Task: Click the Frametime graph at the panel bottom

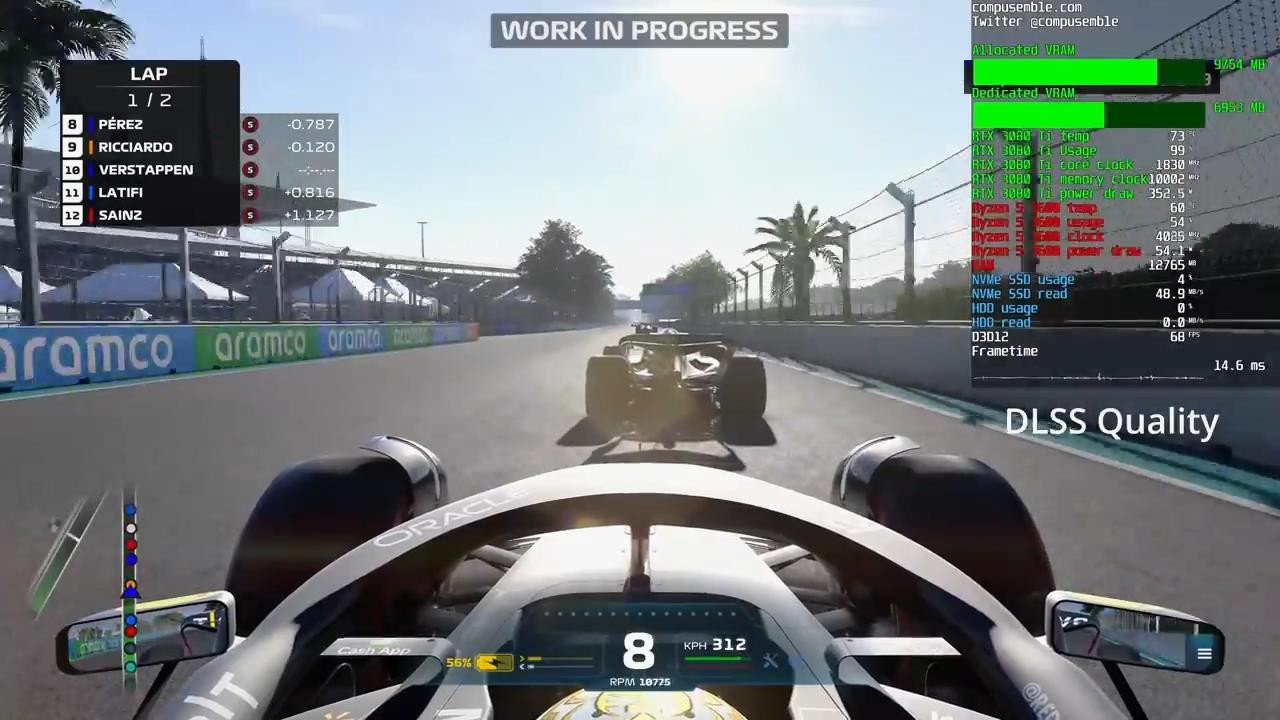Action: tap(1090, 376)
